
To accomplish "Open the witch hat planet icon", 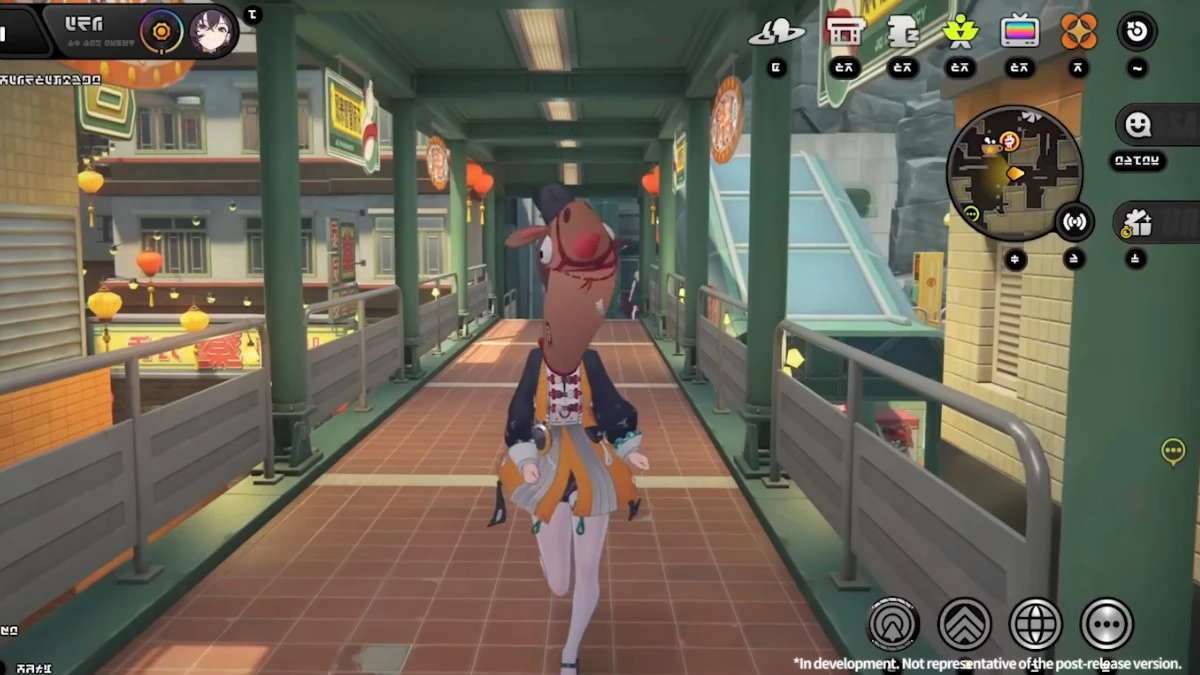I will [777, 32].
